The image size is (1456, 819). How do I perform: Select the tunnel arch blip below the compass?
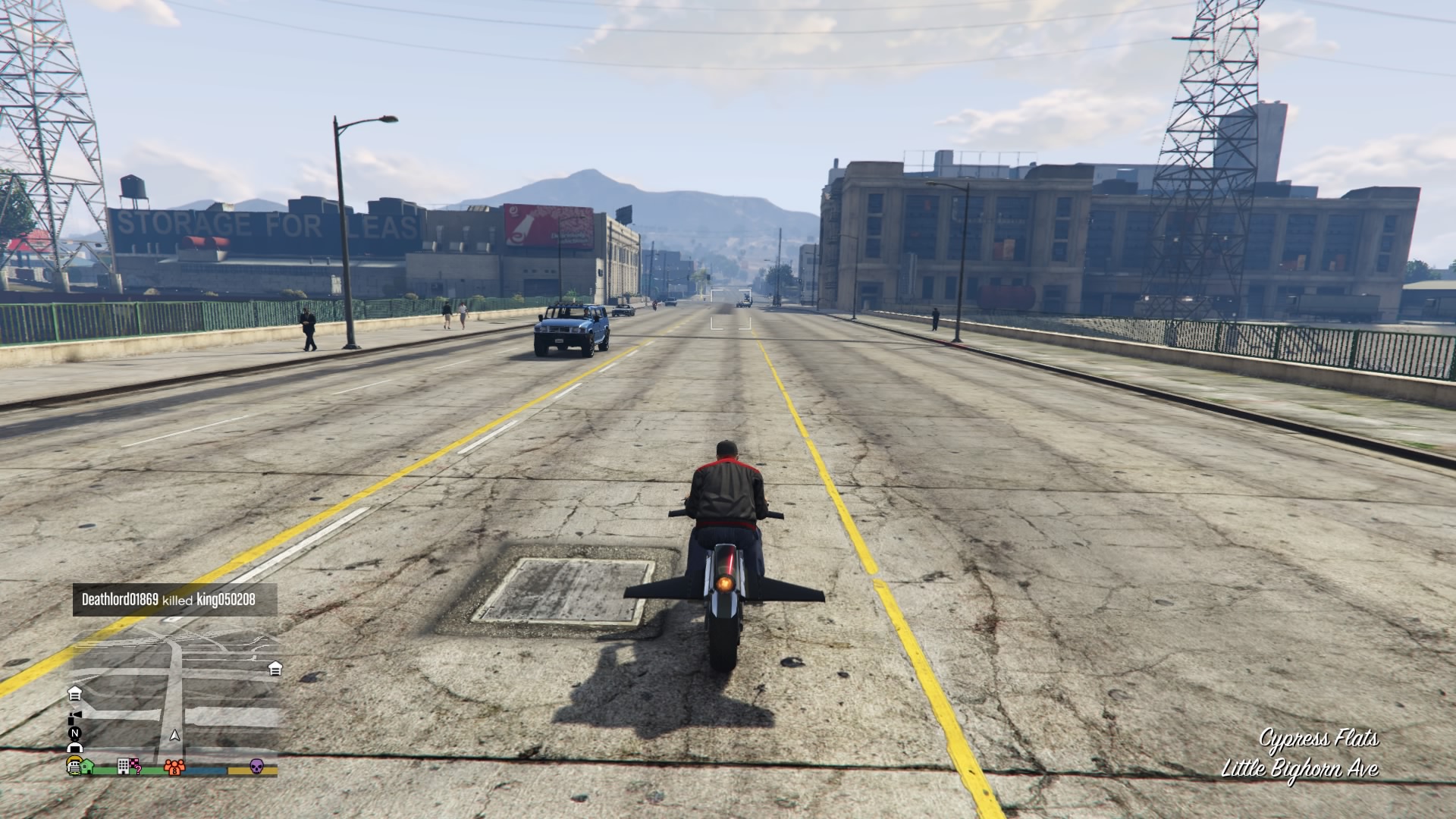[x=74, y=747]
